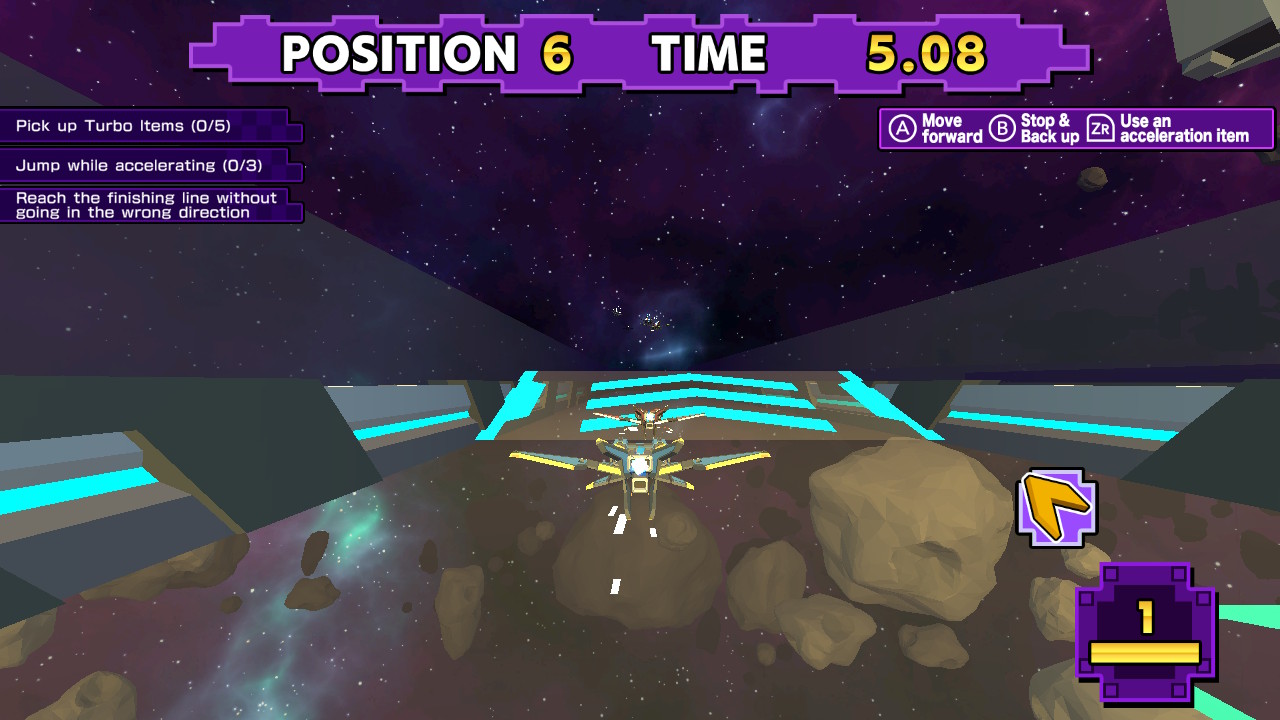Click the TIME header label
Viewport: 1280px width, 720px height.
pyautogui.click(x=706, y=52)
